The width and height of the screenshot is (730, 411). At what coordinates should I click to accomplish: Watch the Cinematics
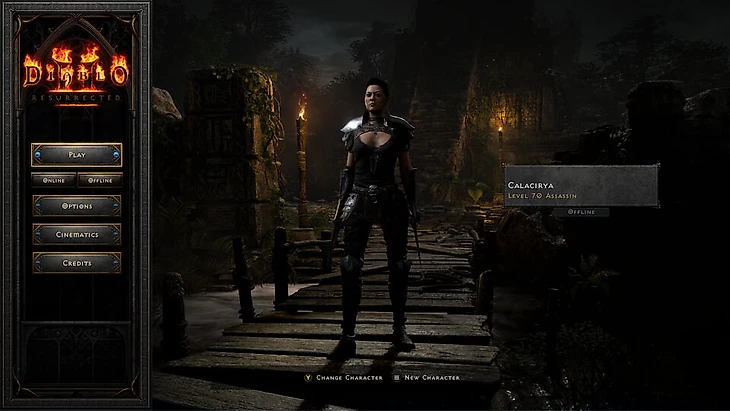[77, 234]
